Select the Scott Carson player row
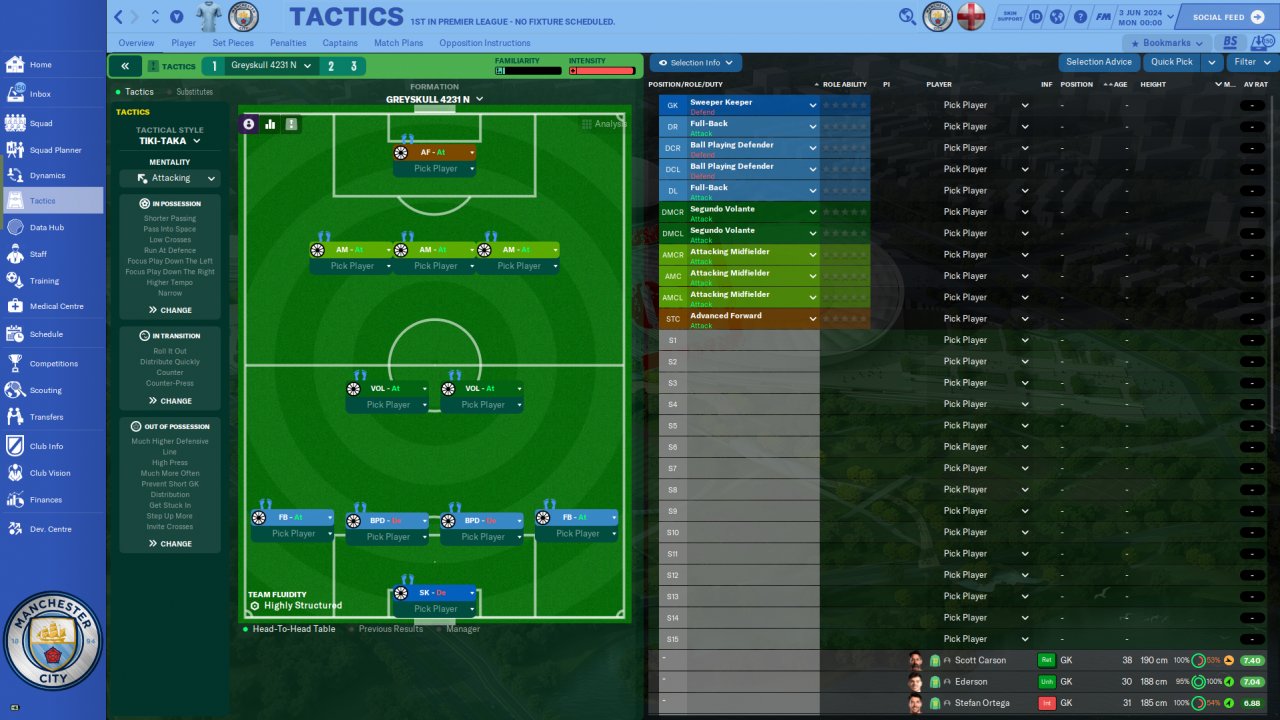Image resolution: width=1280 pixels, height=720 pixels. (x=979, y=660)
